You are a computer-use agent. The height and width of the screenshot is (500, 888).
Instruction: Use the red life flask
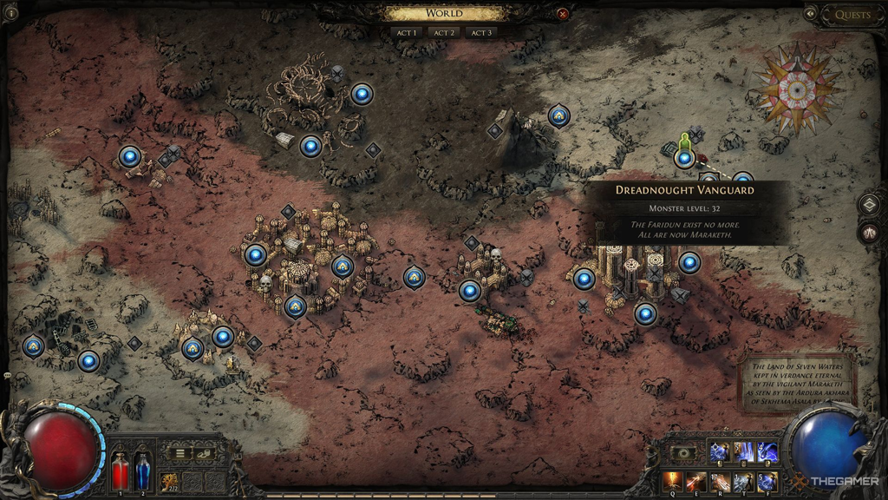(121, 470)
